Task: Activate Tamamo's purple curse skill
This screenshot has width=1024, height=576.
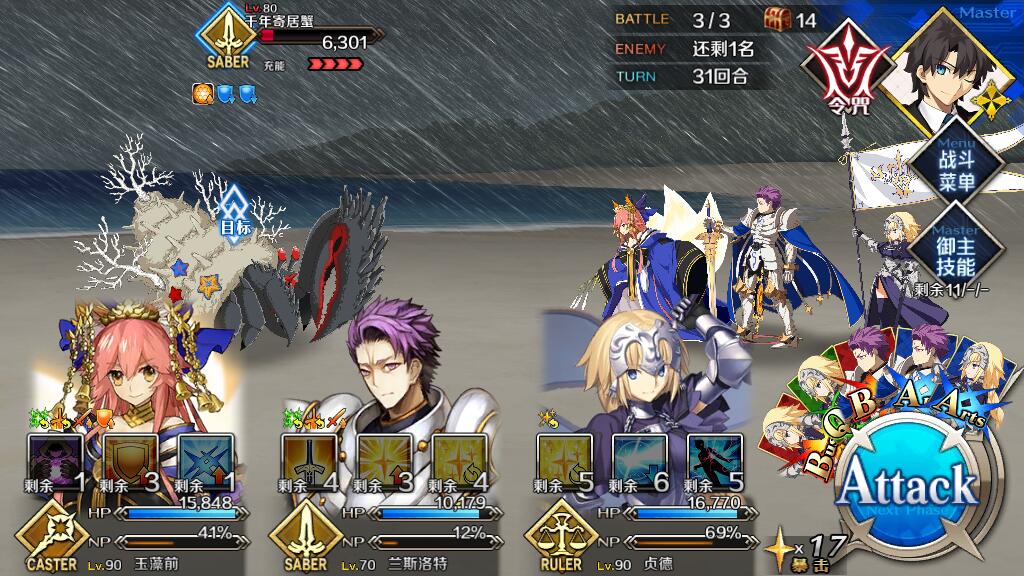Action: [54, 460]
